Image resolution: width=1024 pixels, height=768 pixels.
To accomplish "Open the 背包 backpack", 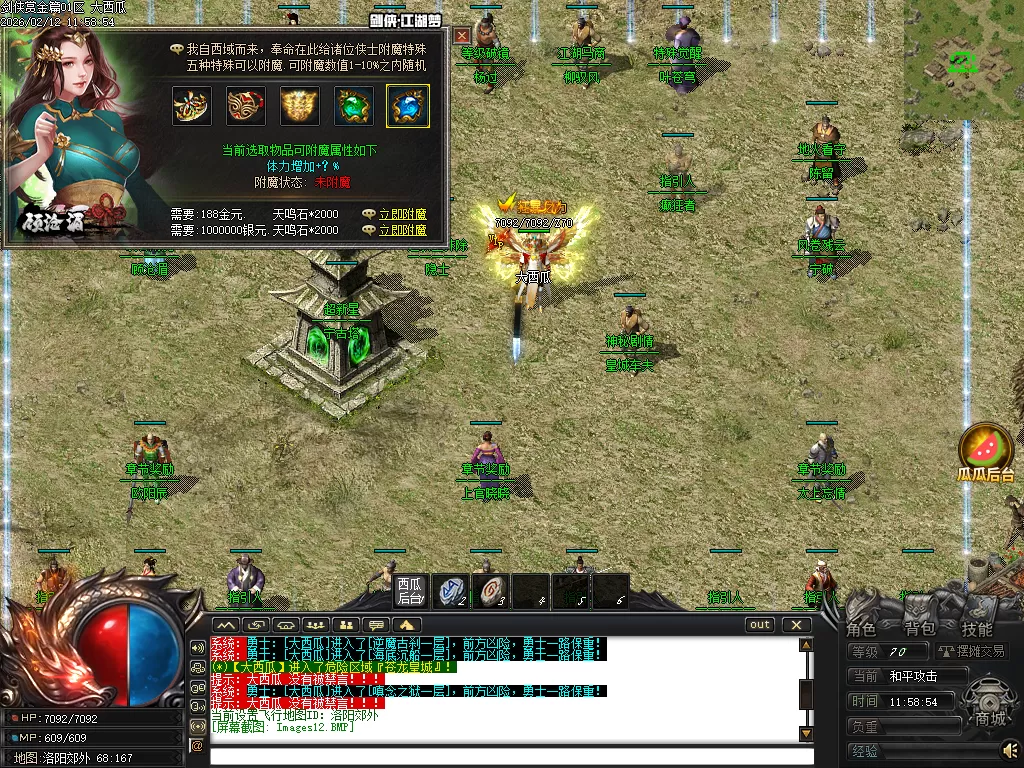I will pyautogui.click(x=919, y=629).
